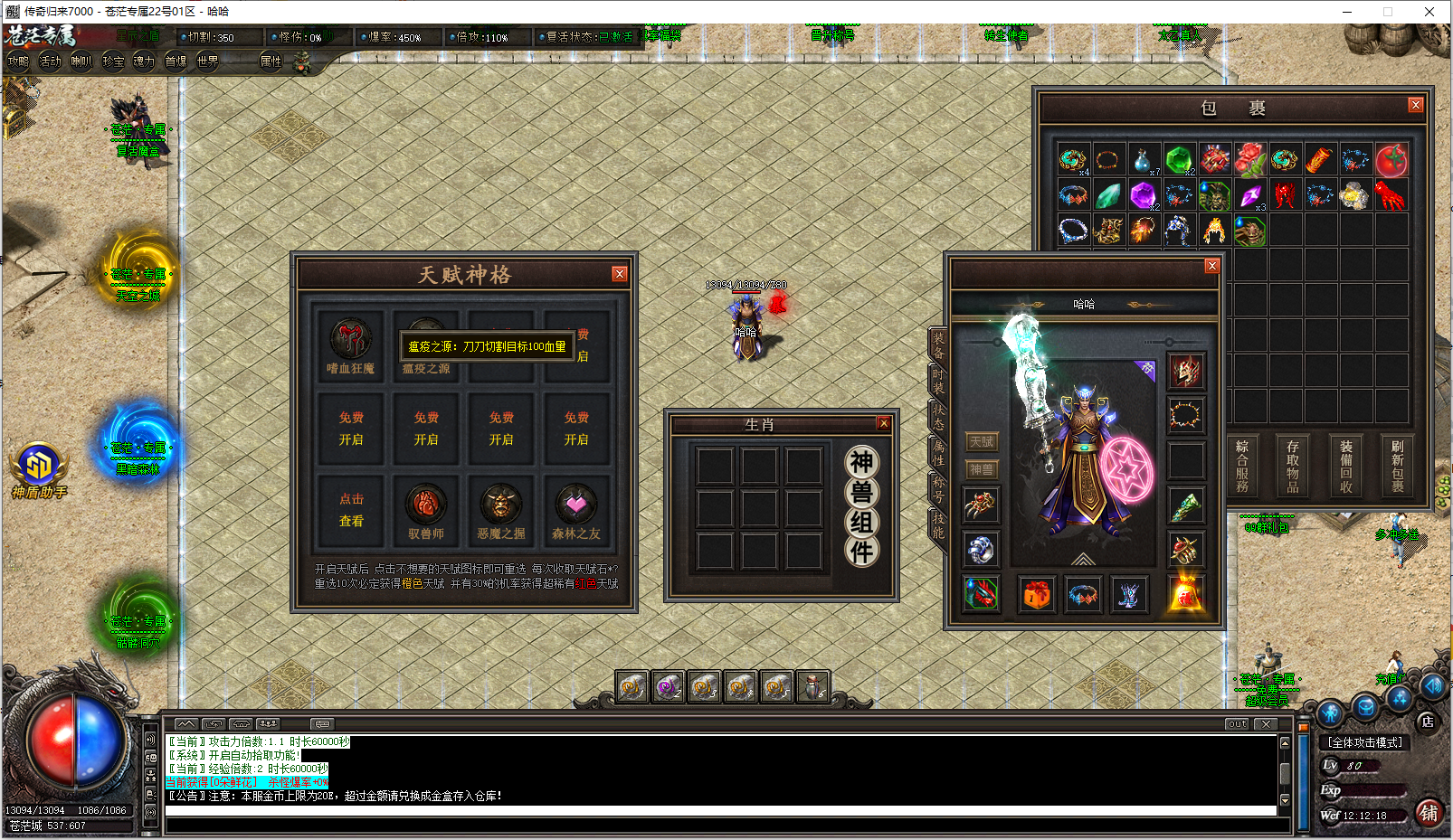The height and width of the screenshot is (840, 1453).
Task: Close the 生肖 zodiac panel
Action: click(x=884, y=423)
